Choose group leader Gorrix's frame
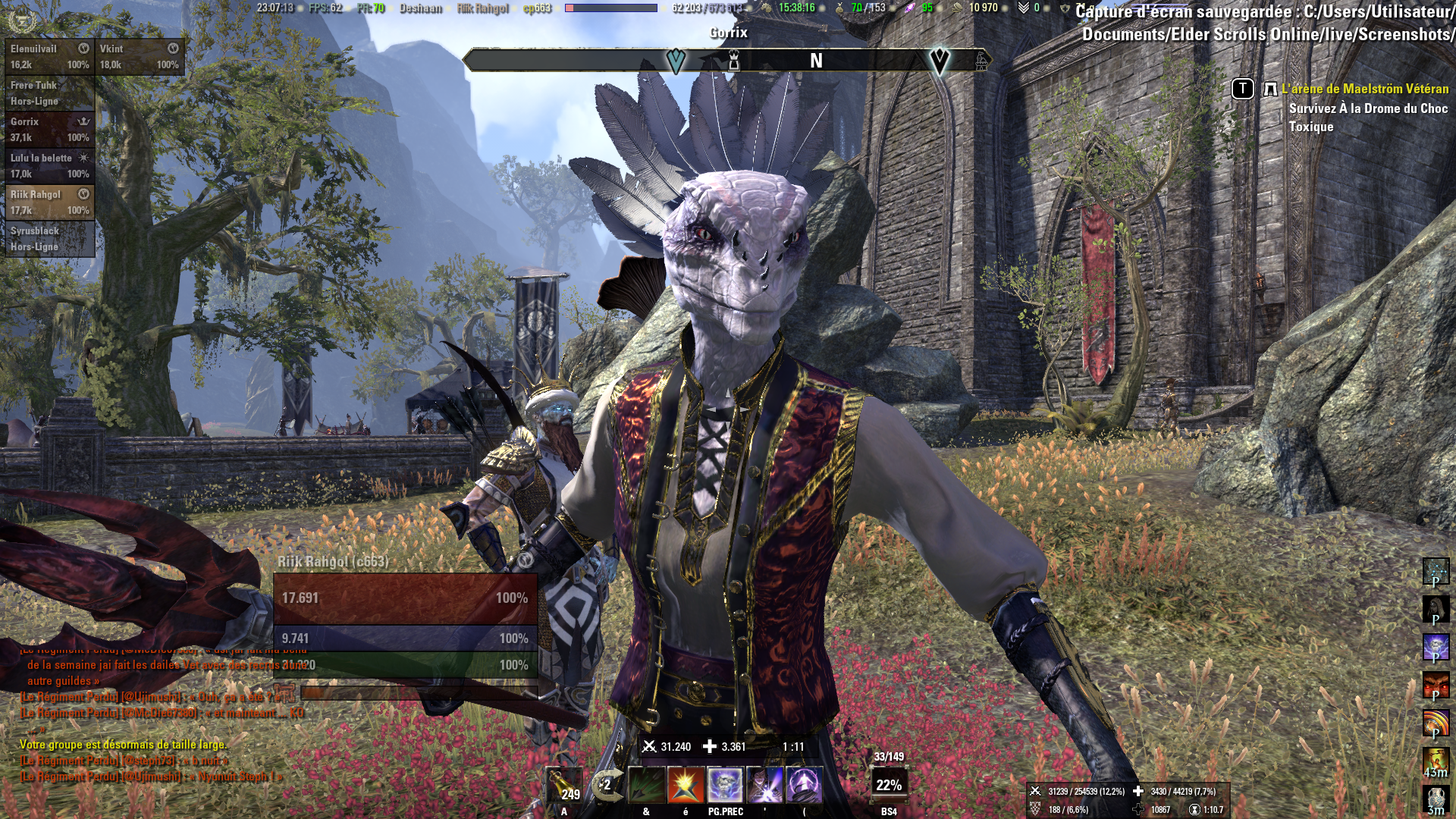The width and height of the screenshot is (1456, 819). (x=50, y=129)
